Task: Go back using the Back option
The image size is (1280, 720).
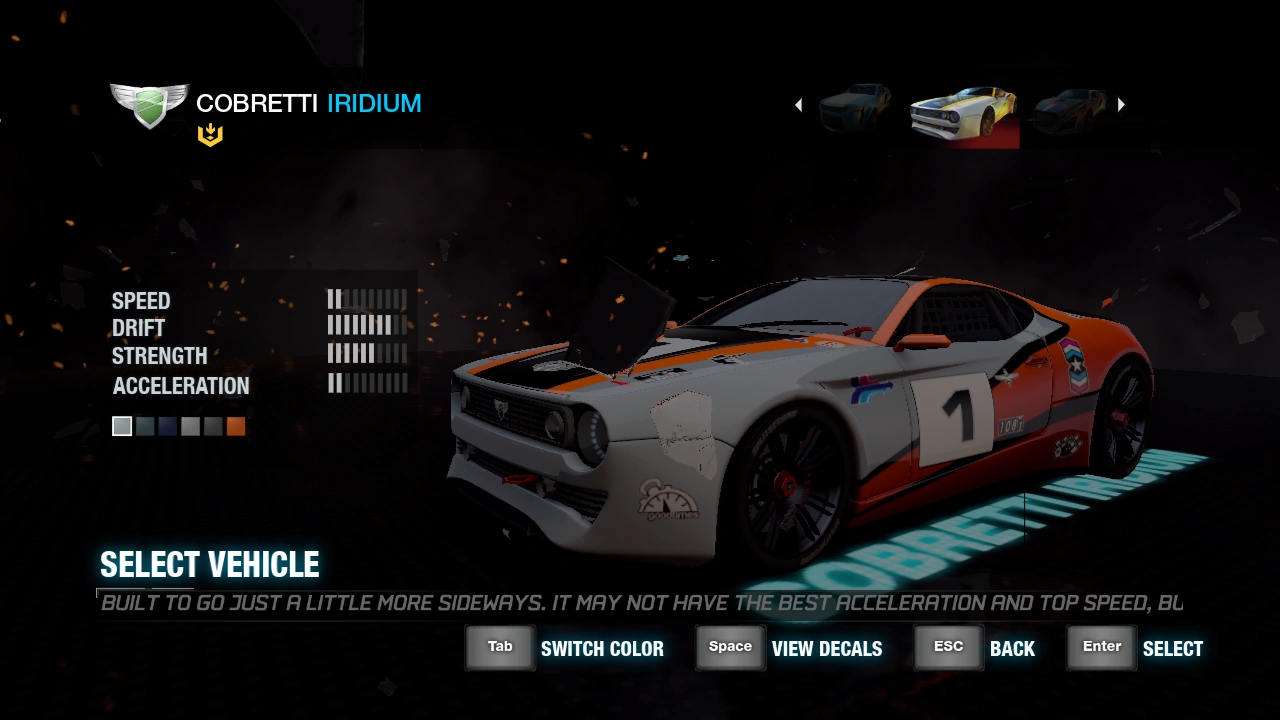Action: pyautogui.click(x=975, y=648)
